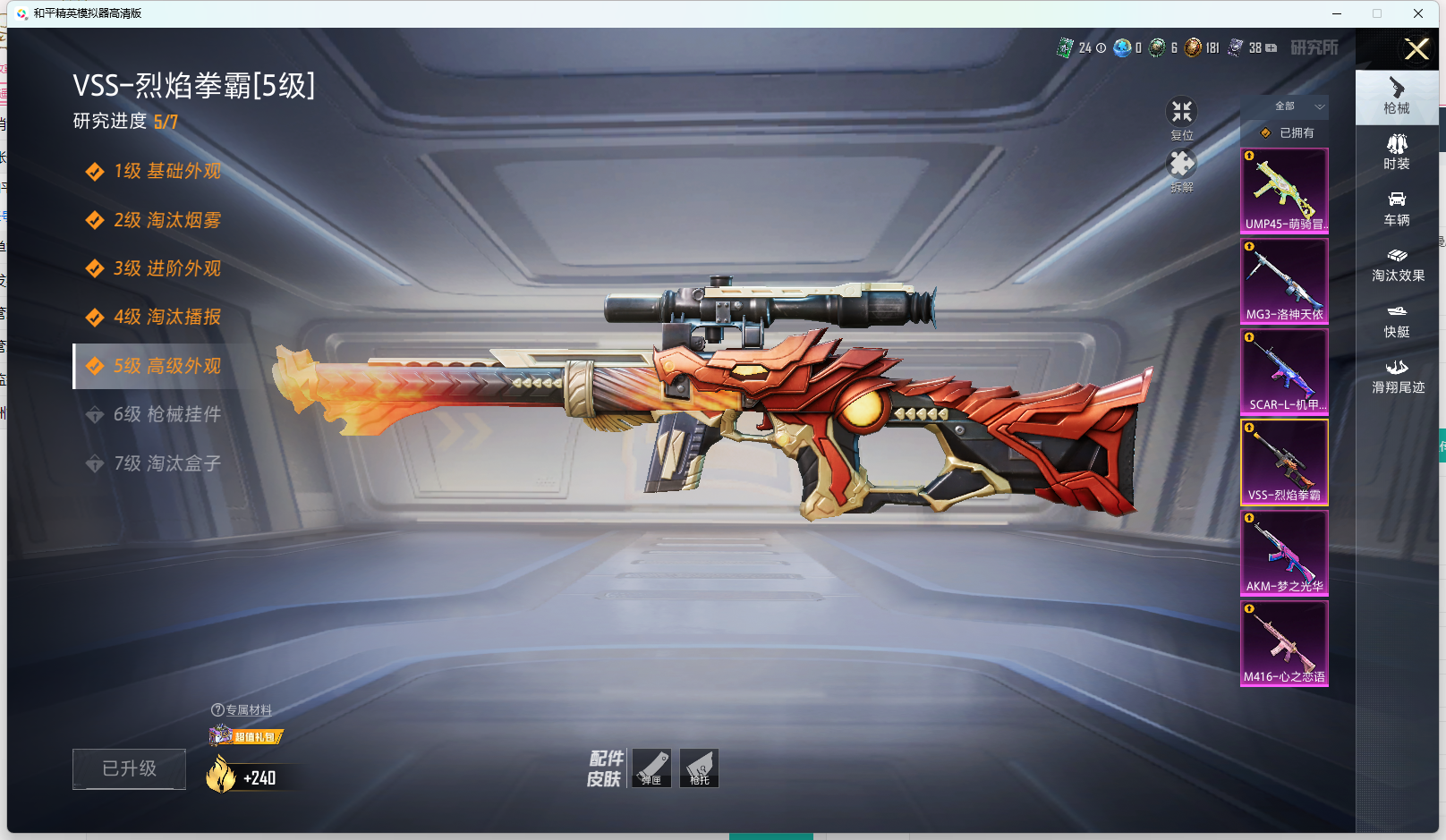Select the UMP45 weapon skin thumbnail

tap(1284, 191)
